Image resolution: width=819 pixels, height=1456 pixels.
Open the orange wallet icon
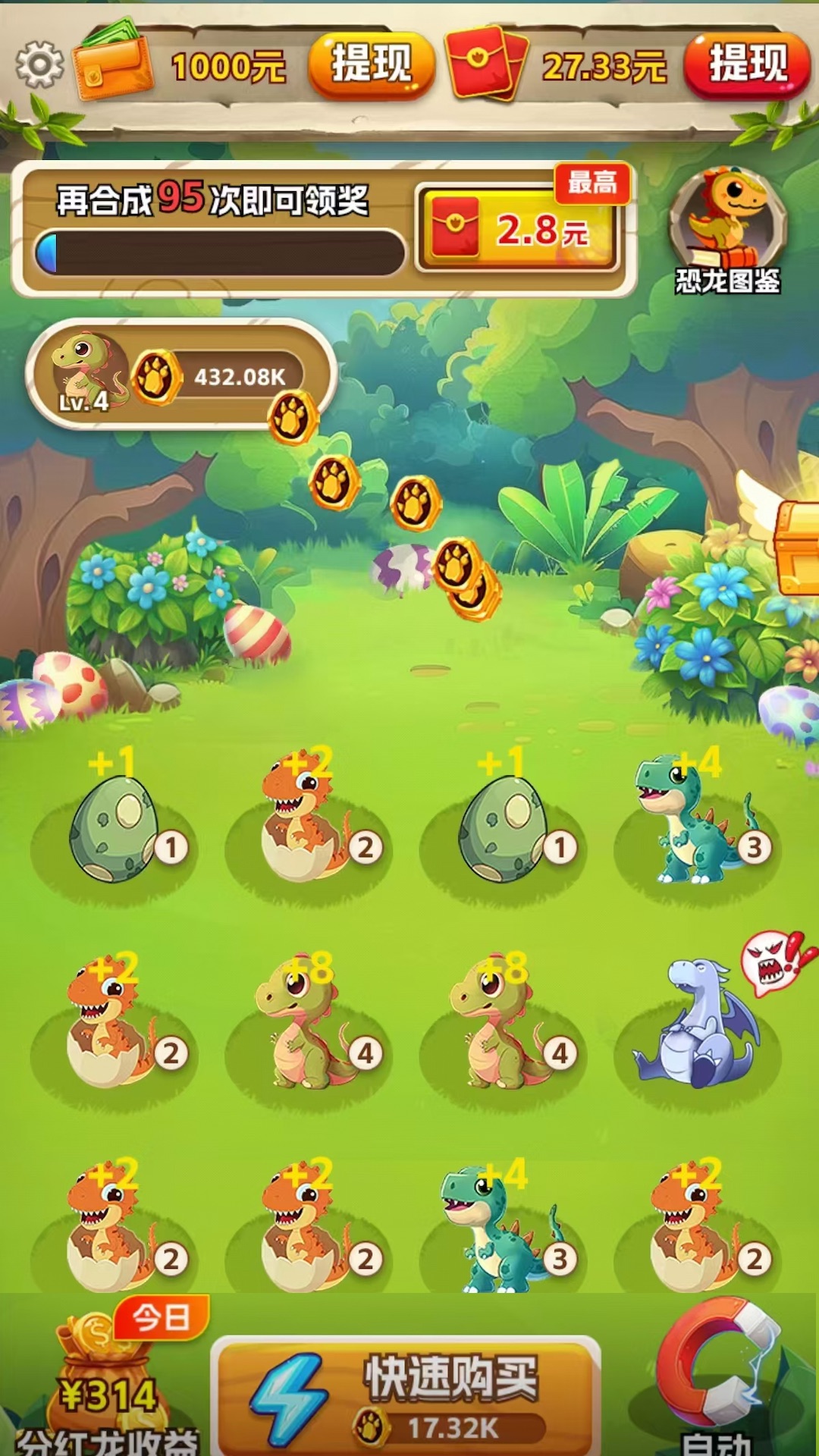pos(114,64)
